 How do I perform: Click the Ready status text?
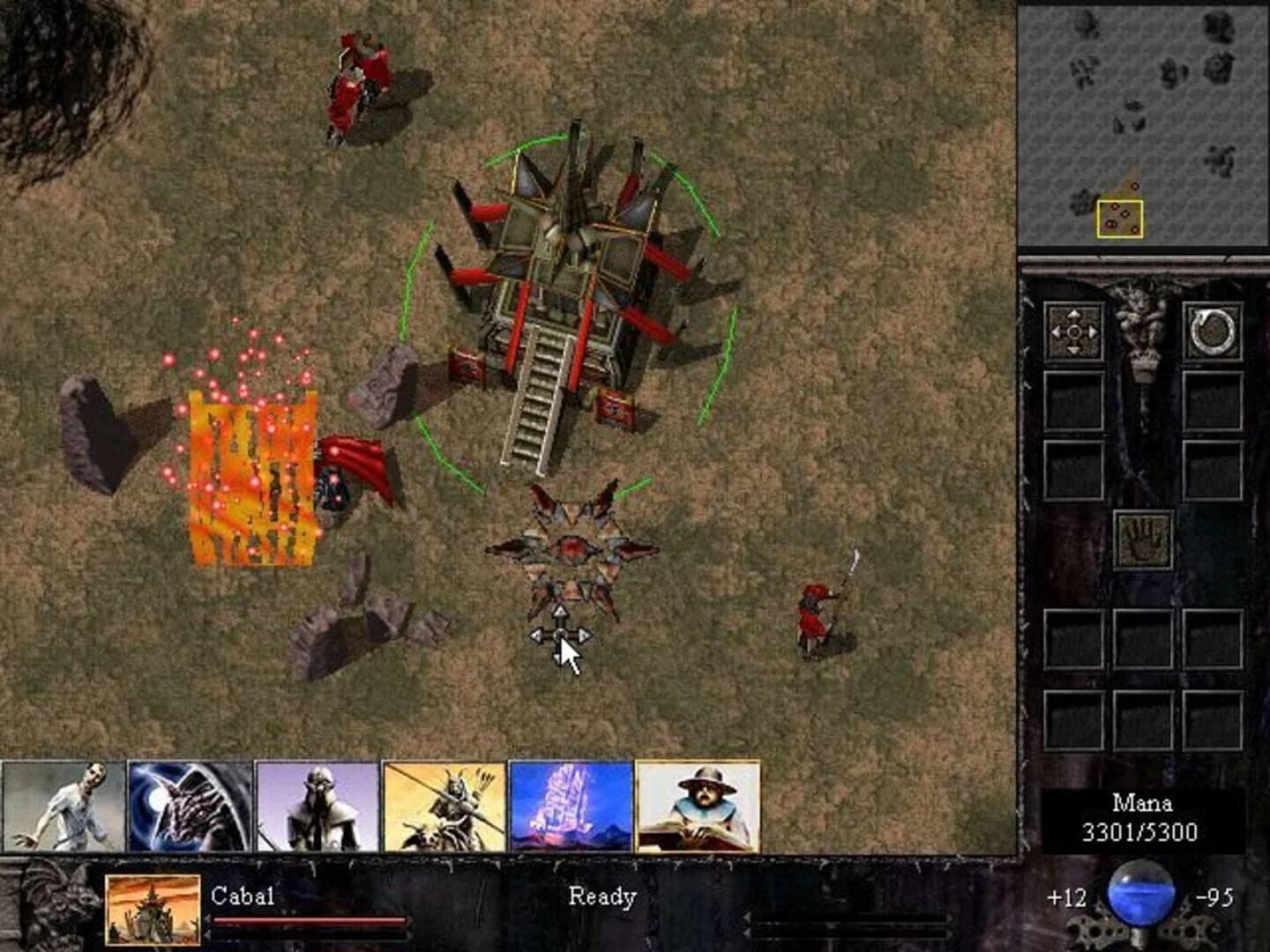click(602, 897)
